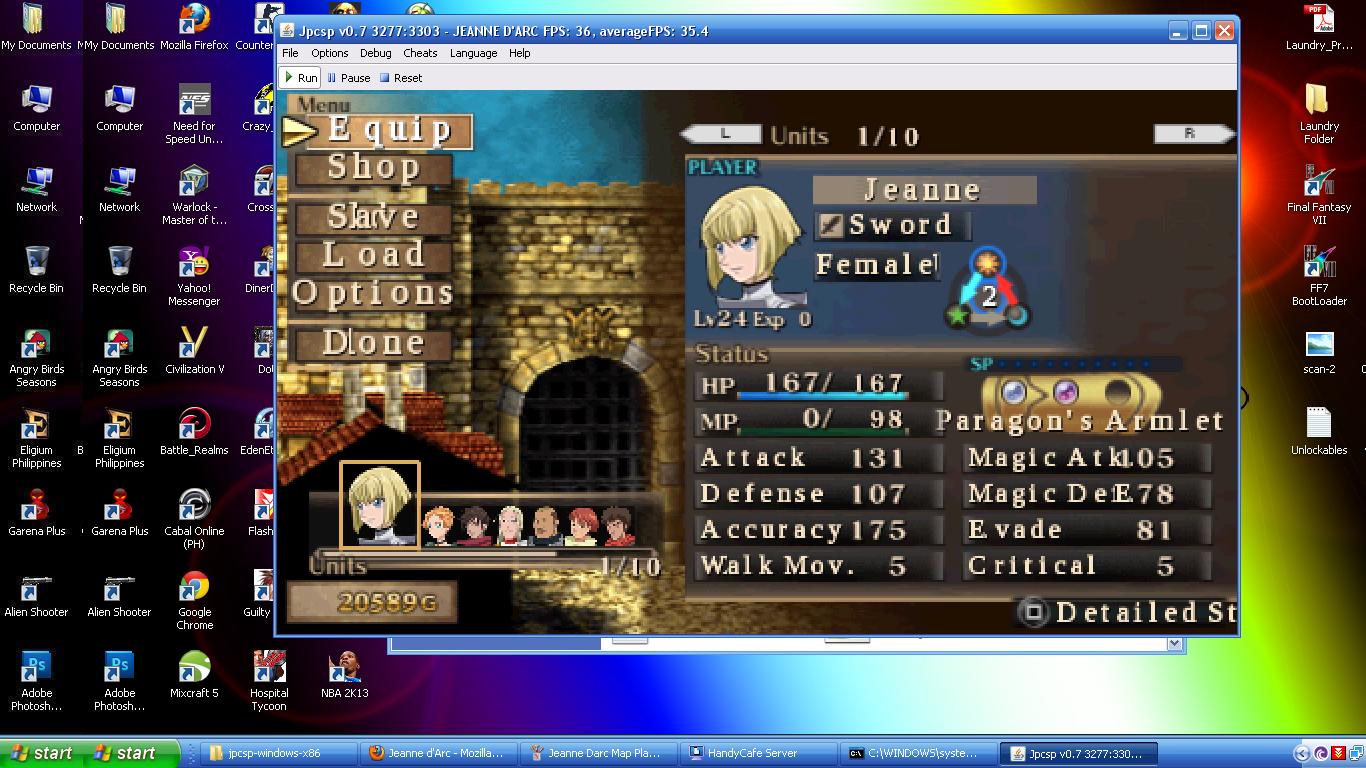Click the Paragon's Armlet label

[x=1080, y=421]
